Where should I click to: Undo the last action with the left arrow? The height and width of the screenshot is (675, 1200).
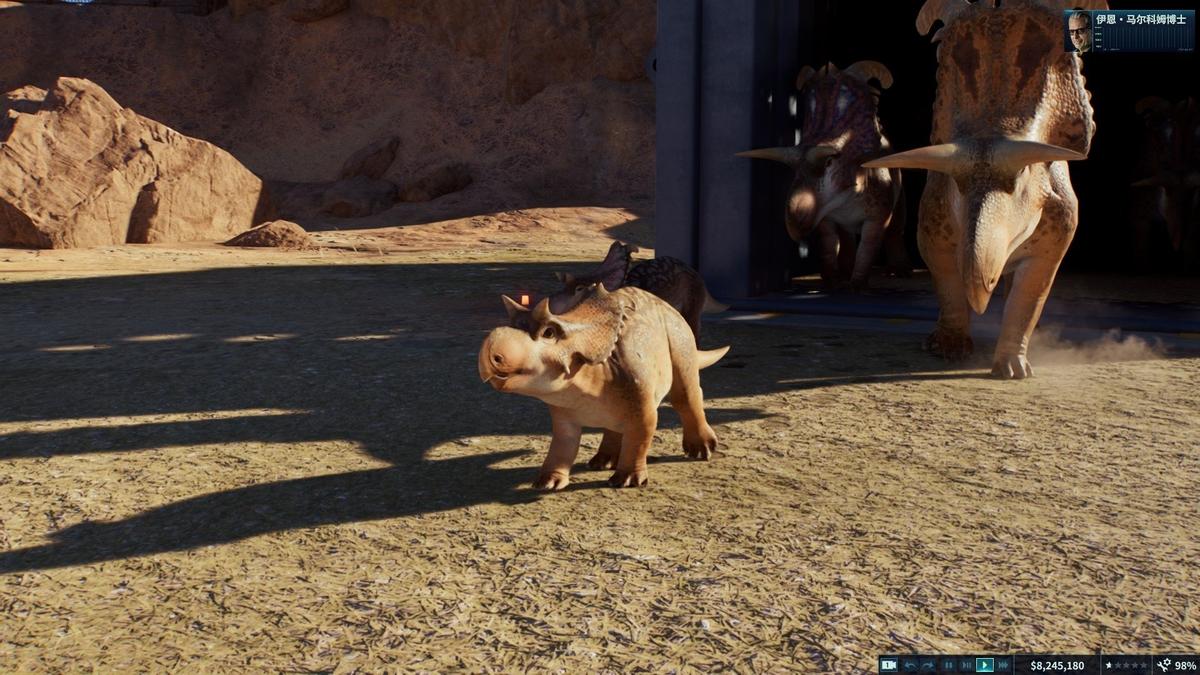point(910,665)
